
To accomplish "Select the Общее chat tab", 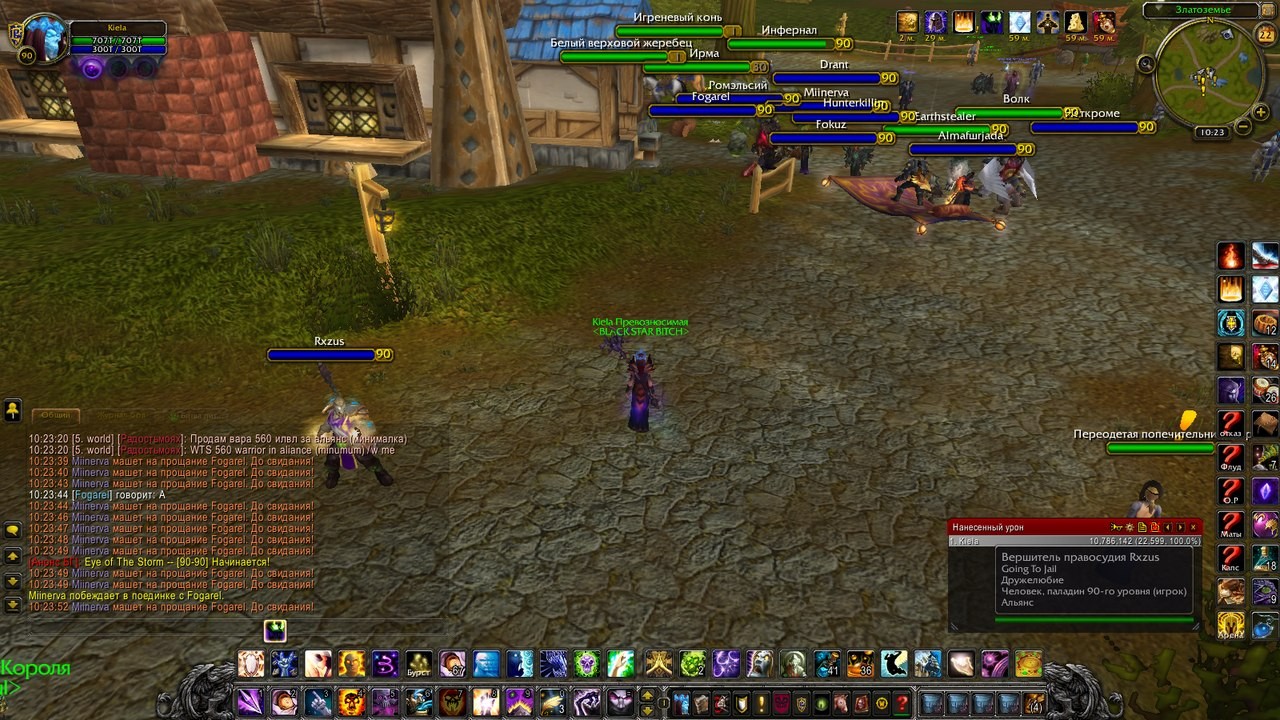I will click(55, 415).
